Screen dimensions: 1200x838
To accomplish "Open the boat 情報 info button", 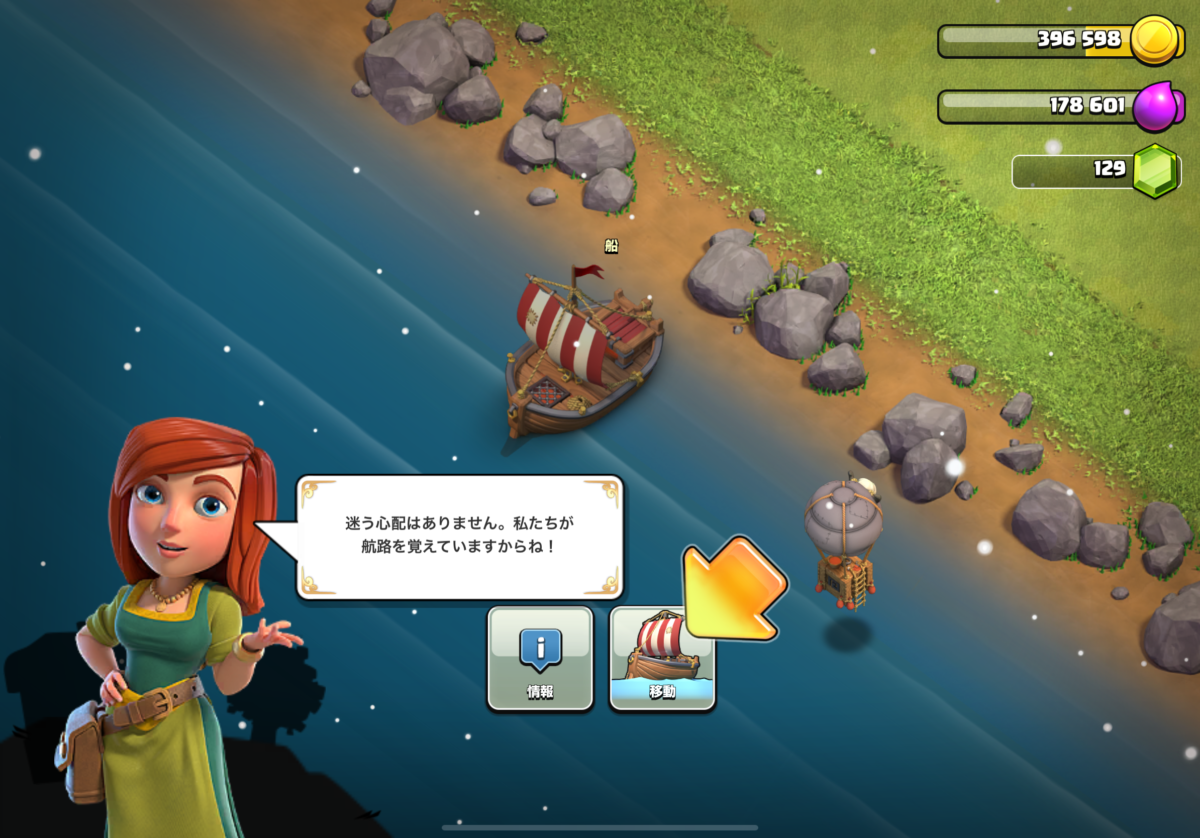I will tap(540, 658).
